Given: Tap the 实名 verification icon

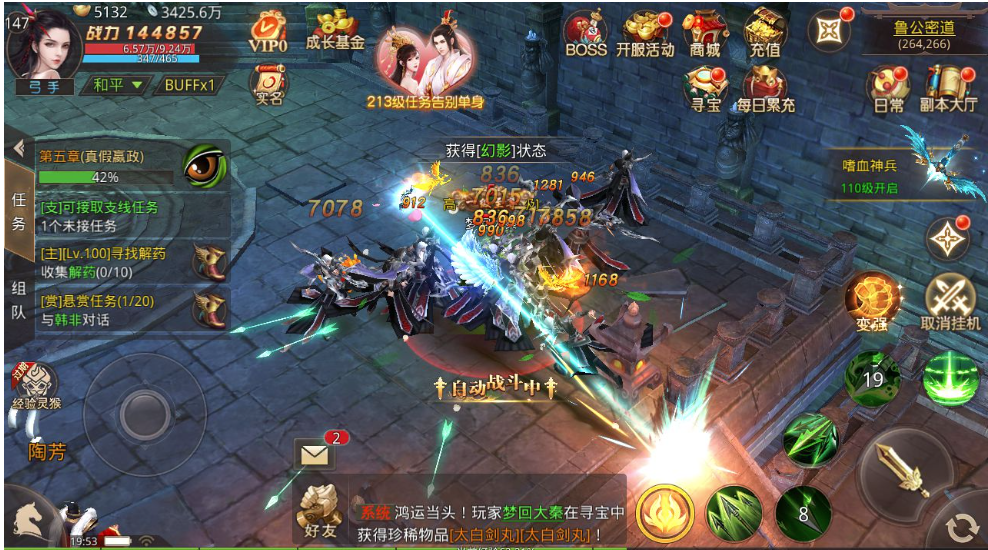Looking at the screenshot, I should (268, 87).
